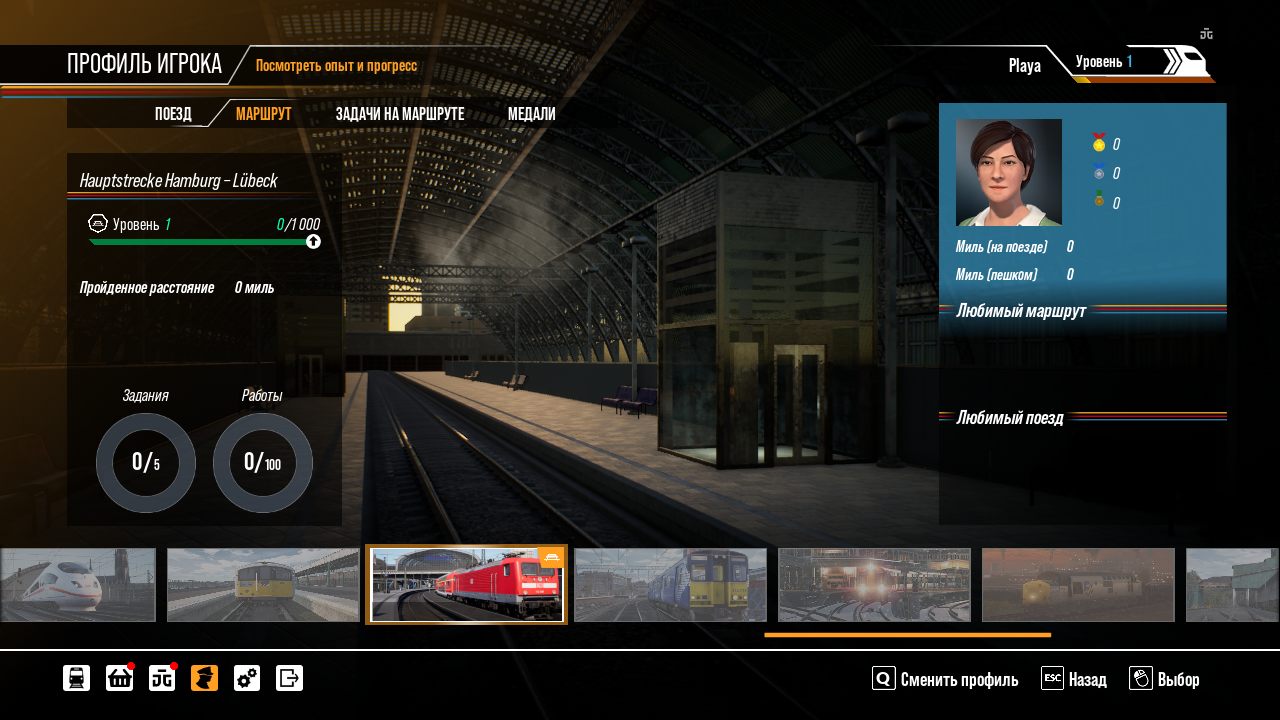Click the exit door icon

point(289,678)
